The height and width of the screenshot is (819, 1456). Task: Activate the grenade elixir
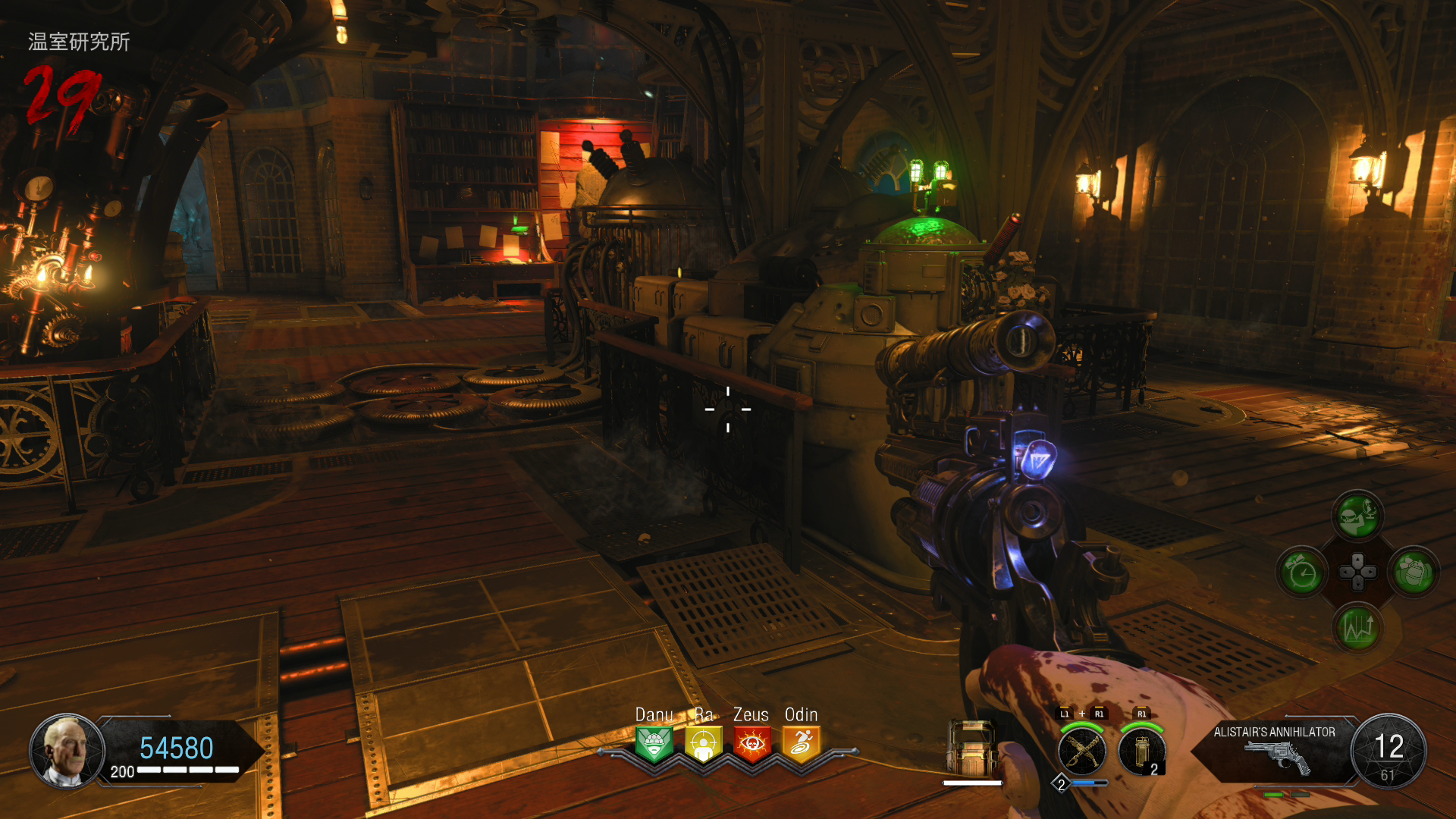pyautogui.click(x=1414, y=573)
